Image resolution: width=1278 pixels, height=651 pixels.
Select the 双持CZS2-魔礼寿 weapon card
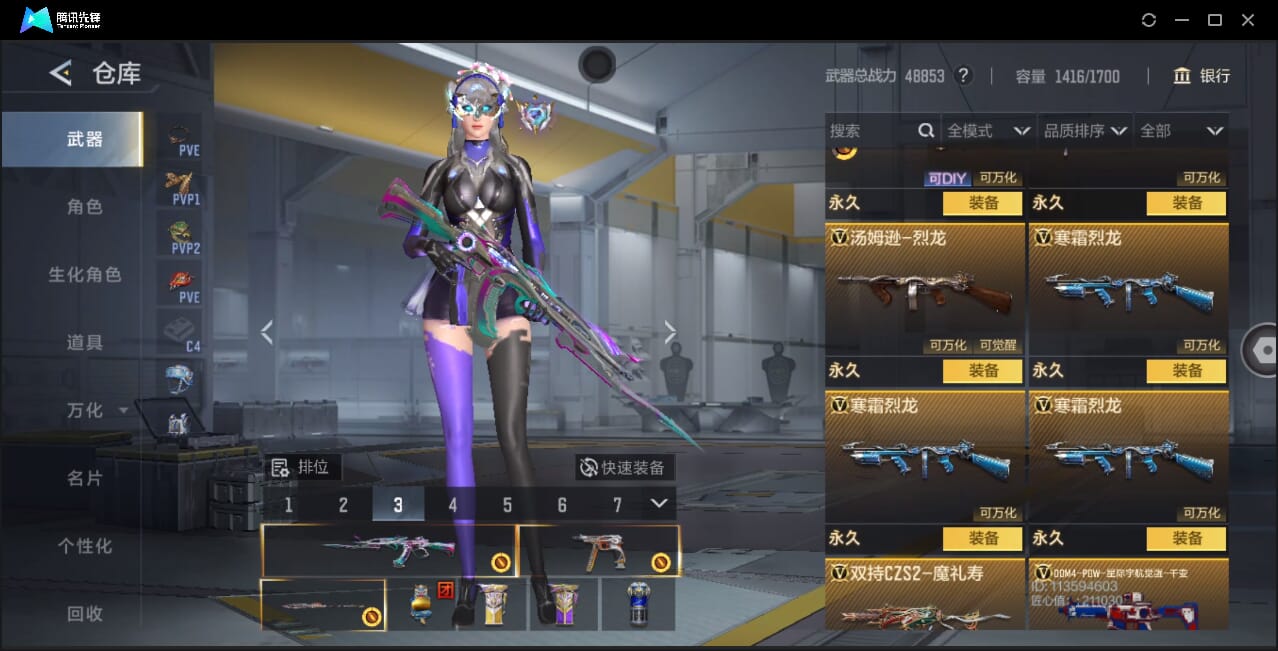(924, 595)
